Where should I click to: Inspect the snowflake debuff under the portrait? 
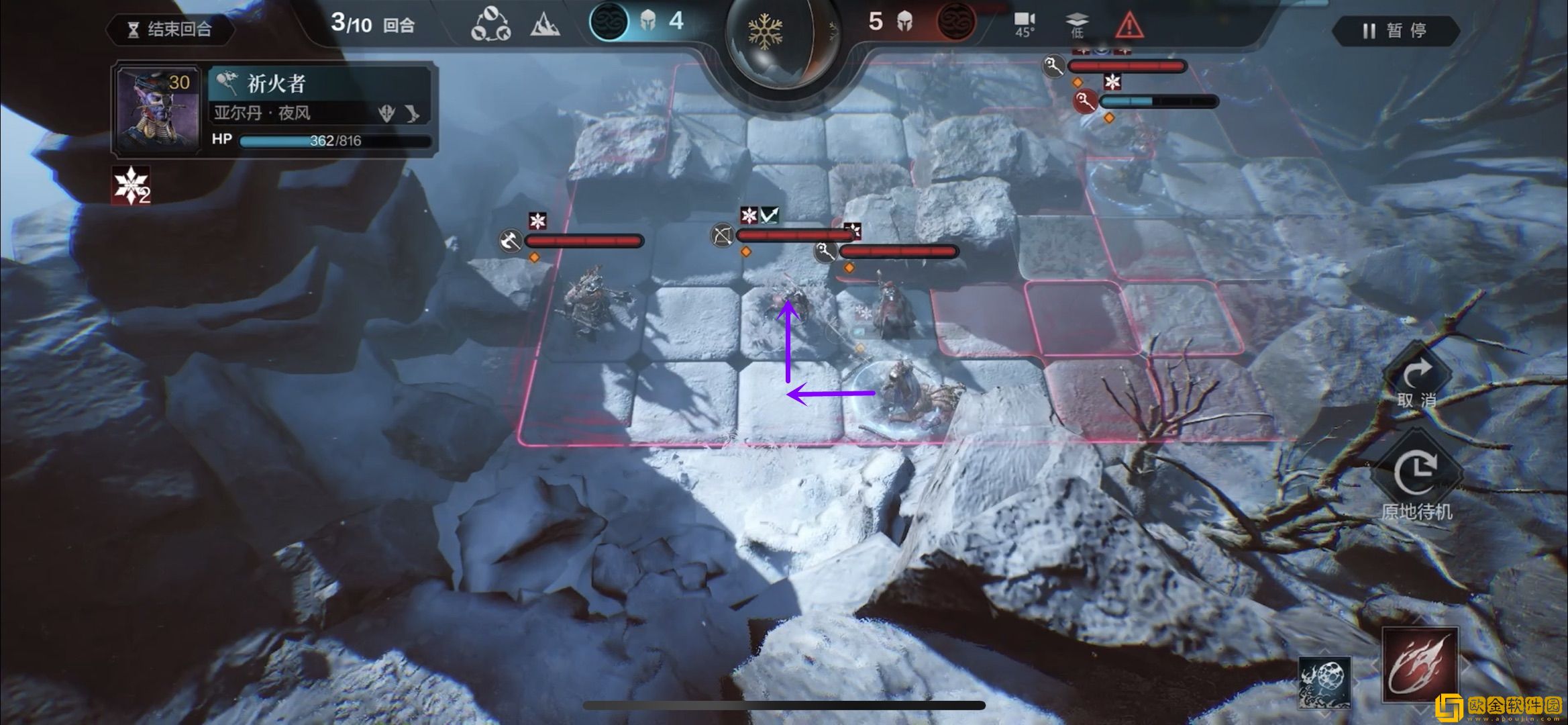(x=131, y=185)
